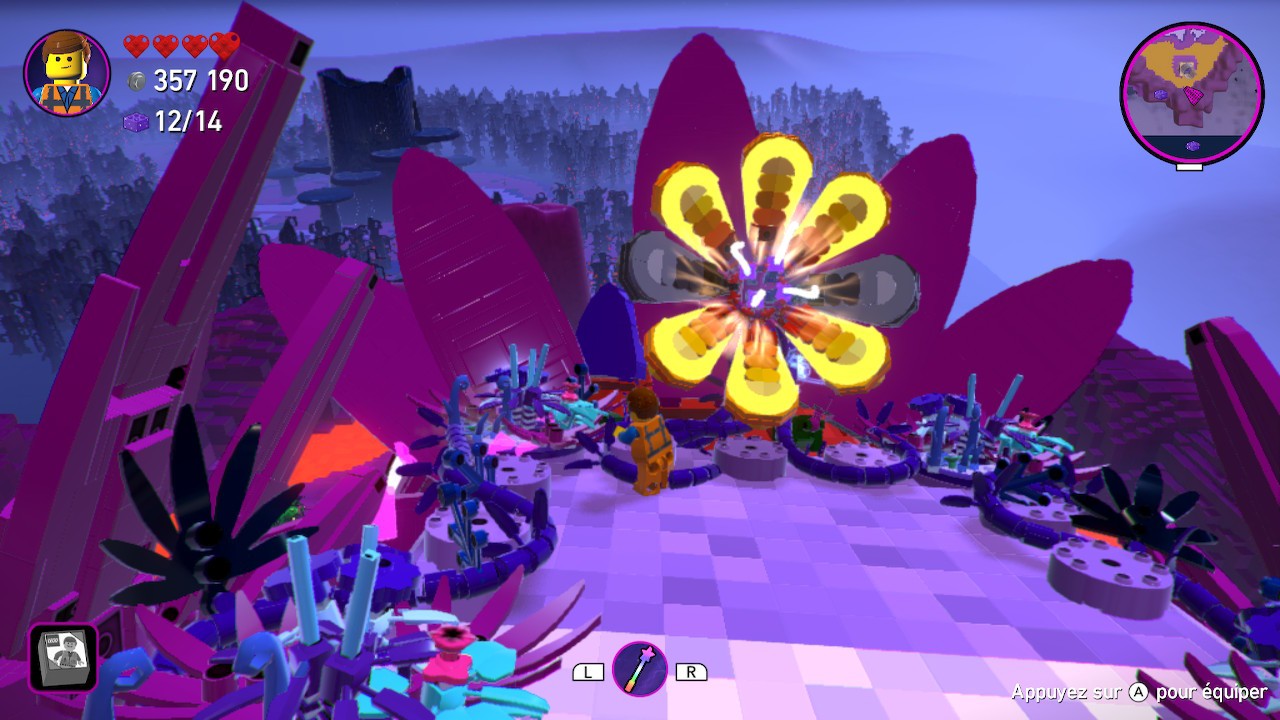Click the glowing yellow flower portal

point(765,285)
